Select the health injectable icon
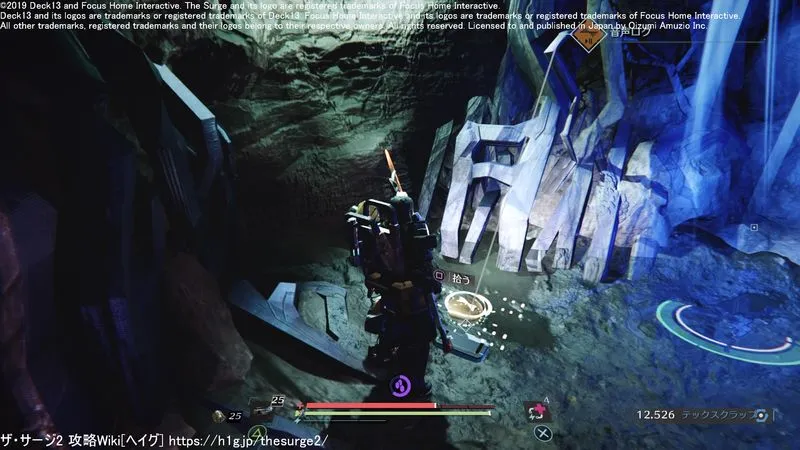 click(536, 411)
